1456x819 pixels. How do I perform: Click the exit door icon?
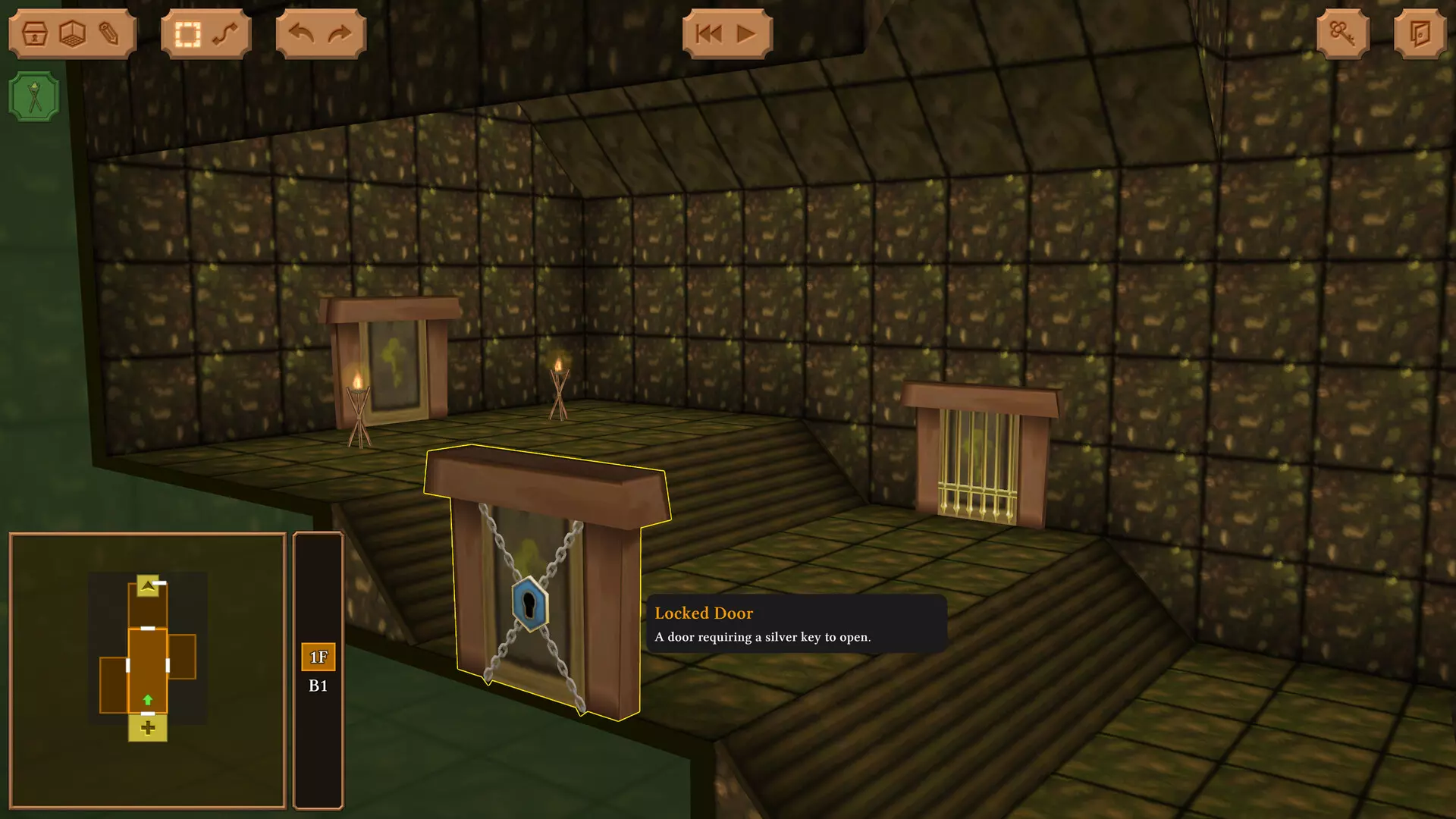[x=1420, y=34]
